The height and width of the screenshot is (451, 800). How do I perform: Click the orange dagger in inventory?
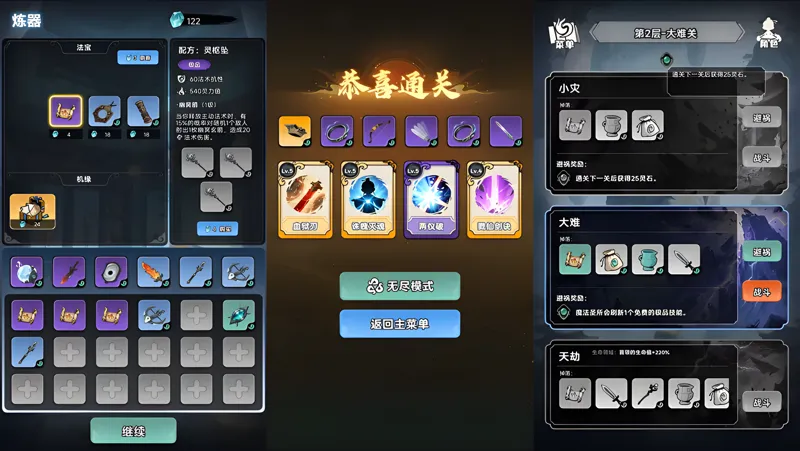153,271
